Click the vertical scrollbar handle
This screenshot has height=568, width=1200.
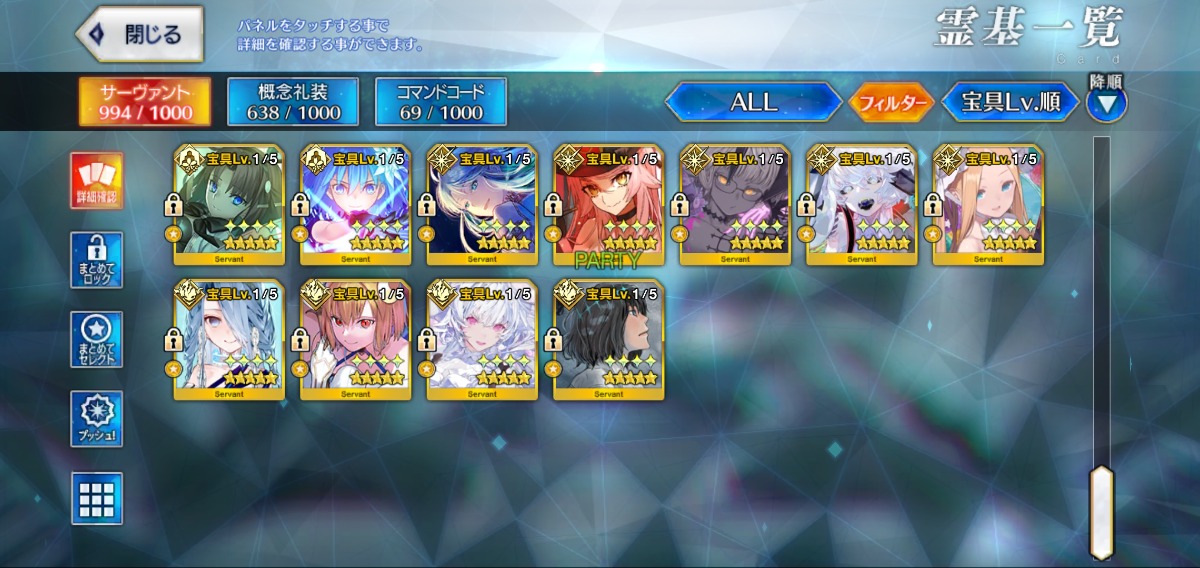tap(1101, 512)
